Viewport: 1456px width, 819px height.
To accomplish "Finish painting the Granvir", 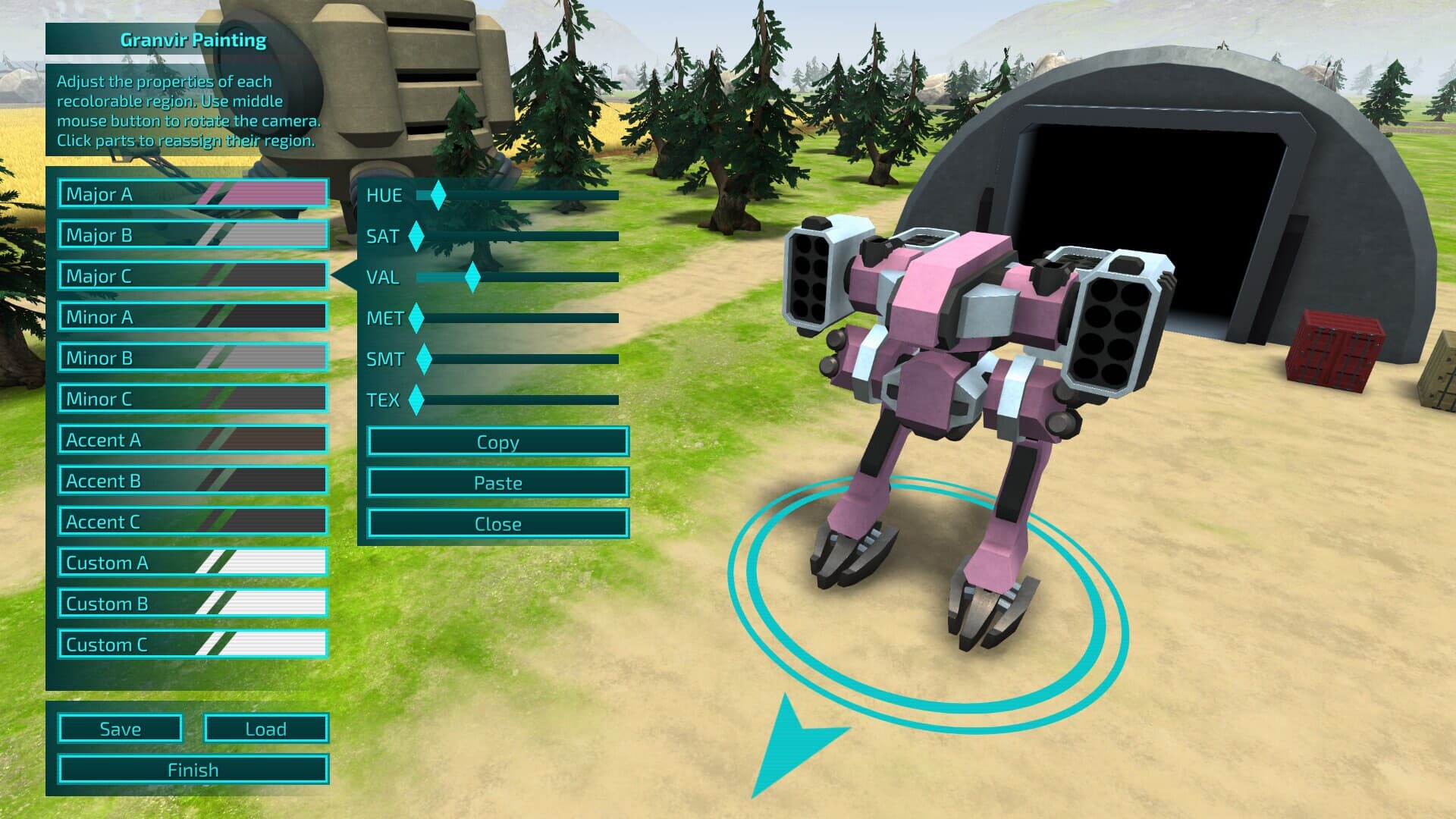I will (x=193, y=770).
